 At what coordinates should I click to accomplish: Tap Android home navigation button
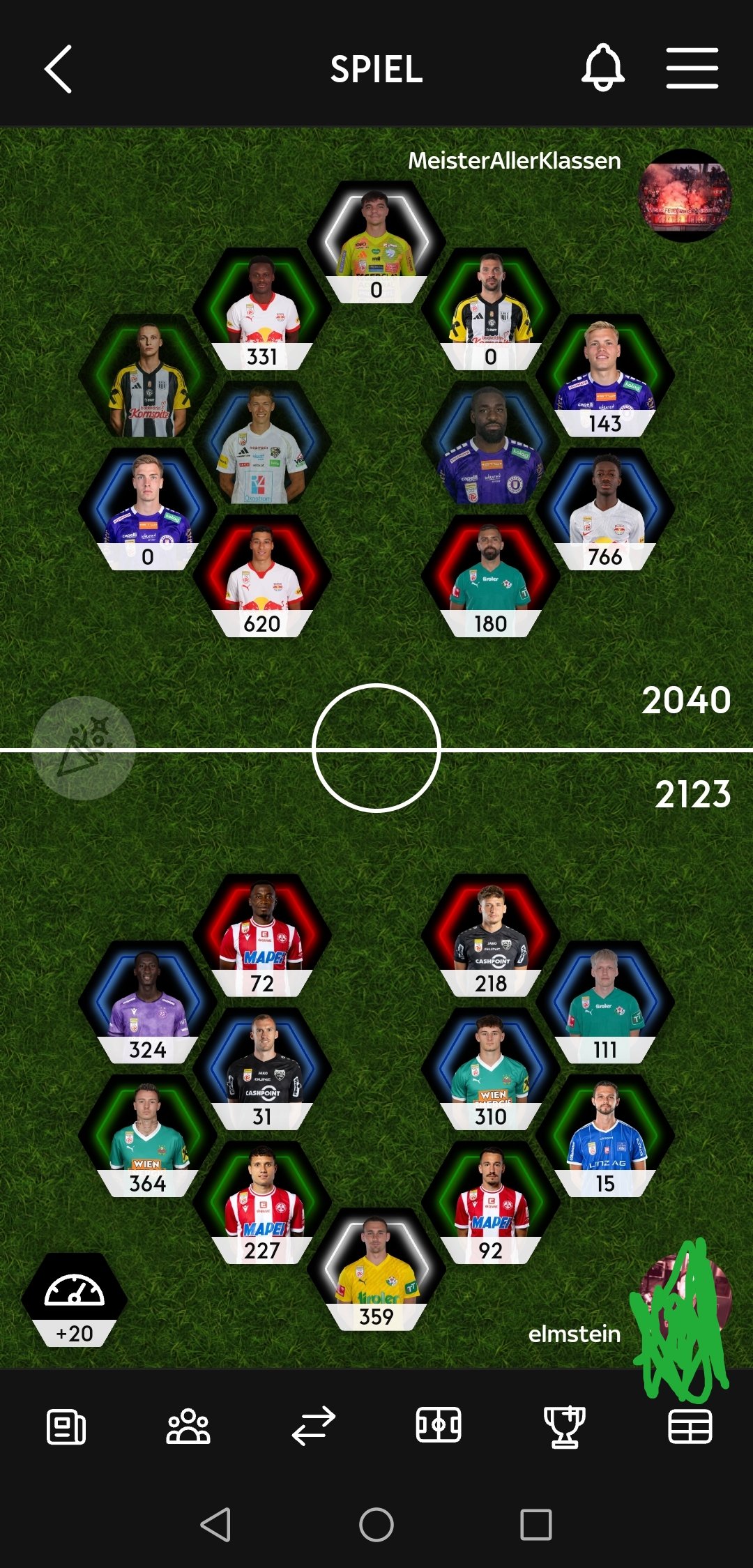pos(376,1525)
